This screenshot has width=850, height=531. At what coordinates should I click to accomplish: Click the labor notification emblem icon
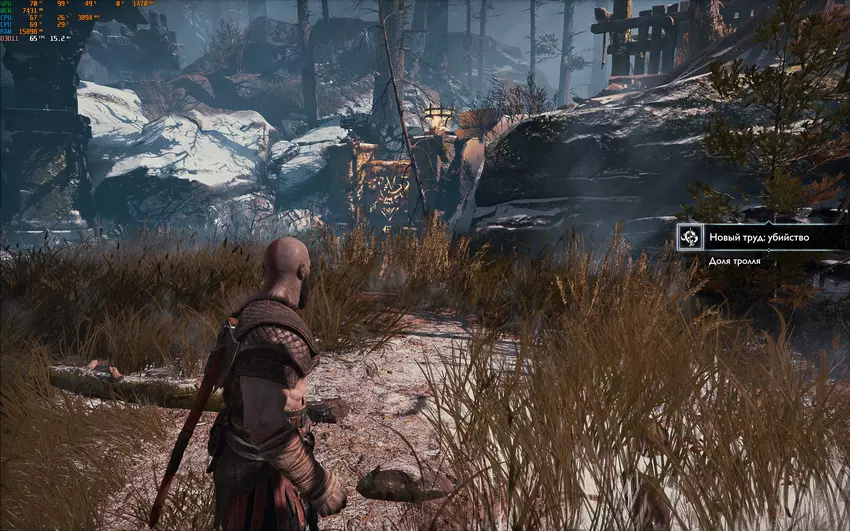tap(689, 237)
